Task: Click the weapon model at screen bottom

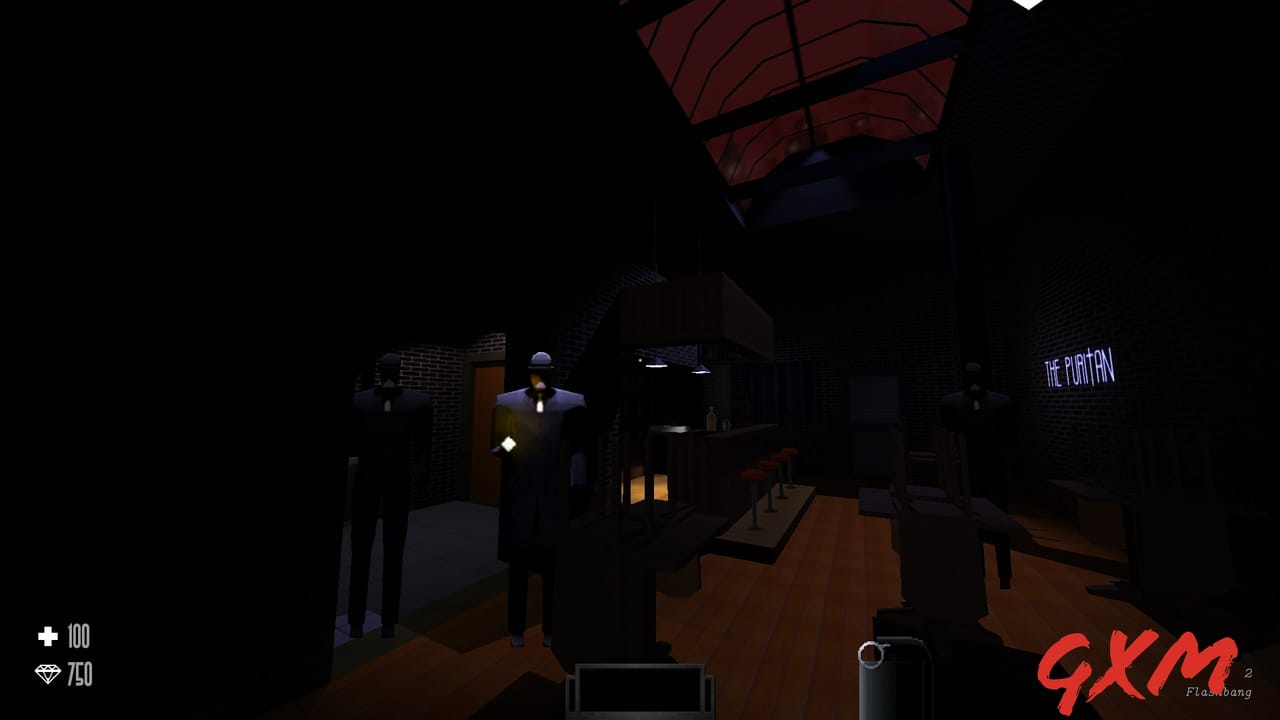Action: pos(640,695)
